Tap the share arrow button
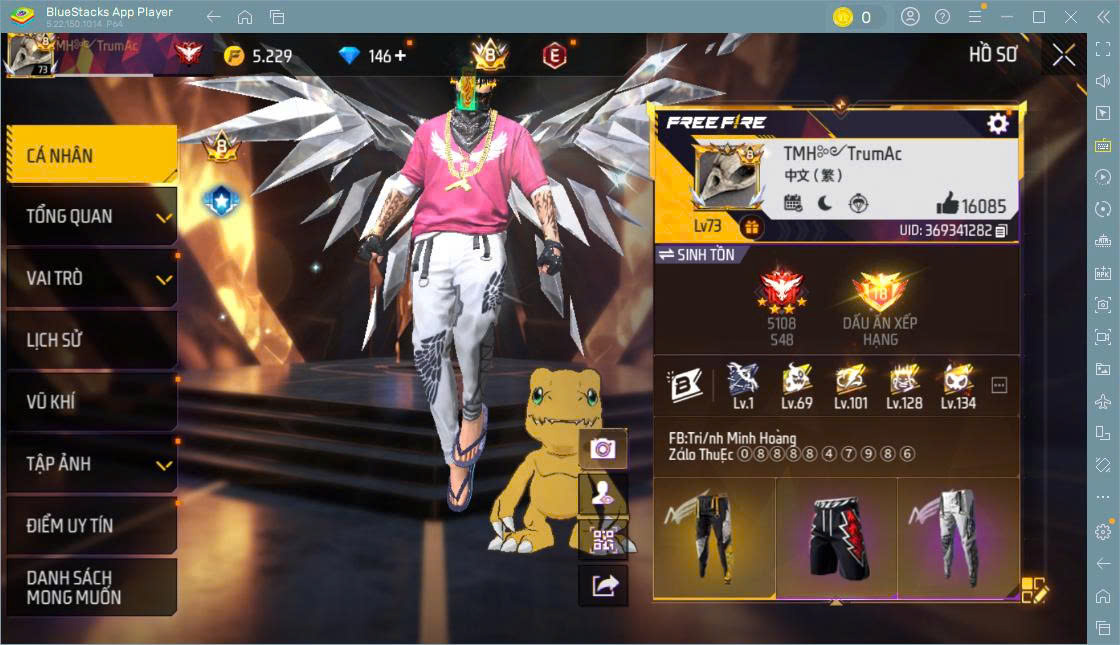 point(603,586)
